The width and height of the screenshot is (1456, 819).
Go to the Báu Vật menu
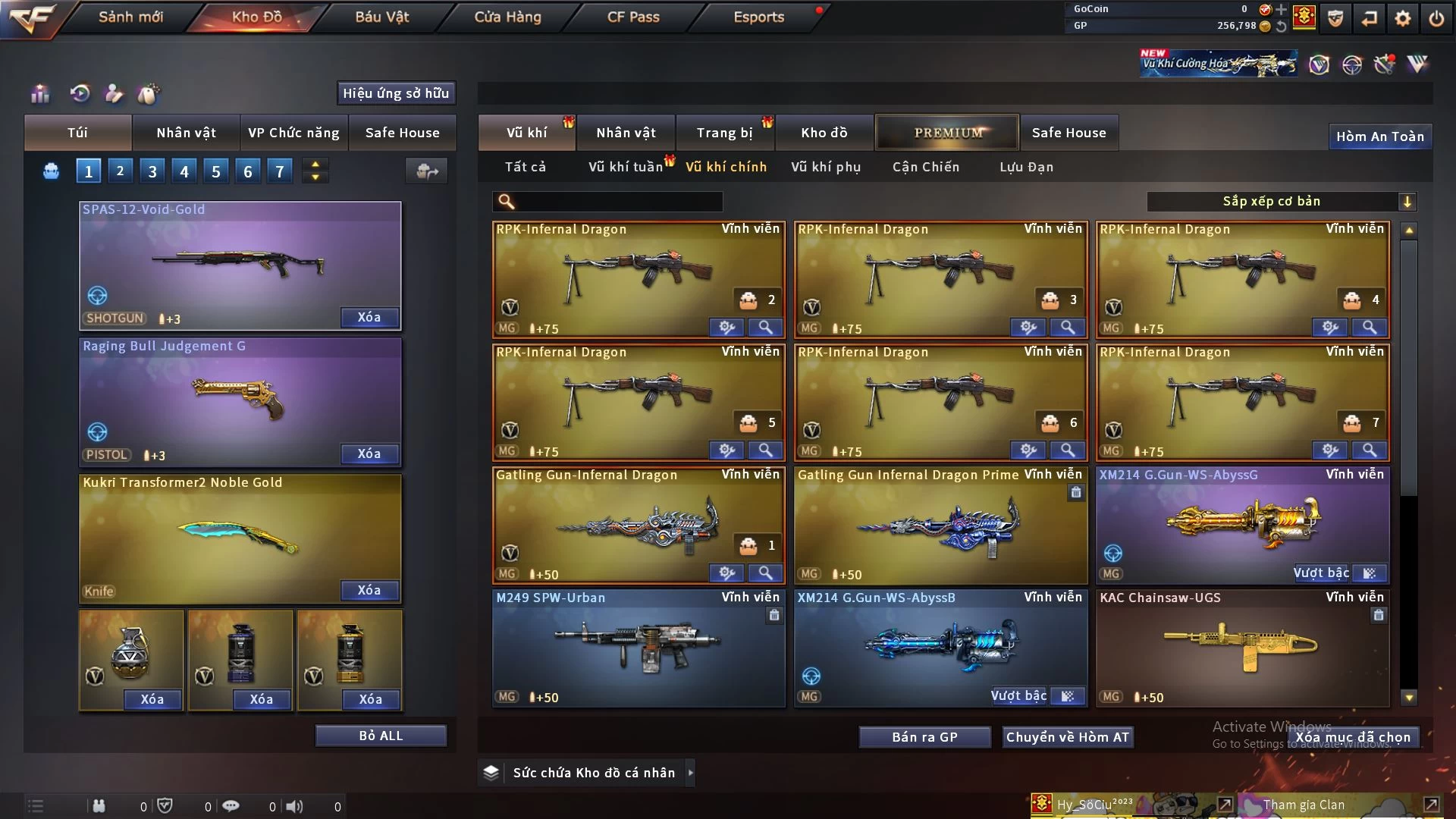(x=381, y=17)
